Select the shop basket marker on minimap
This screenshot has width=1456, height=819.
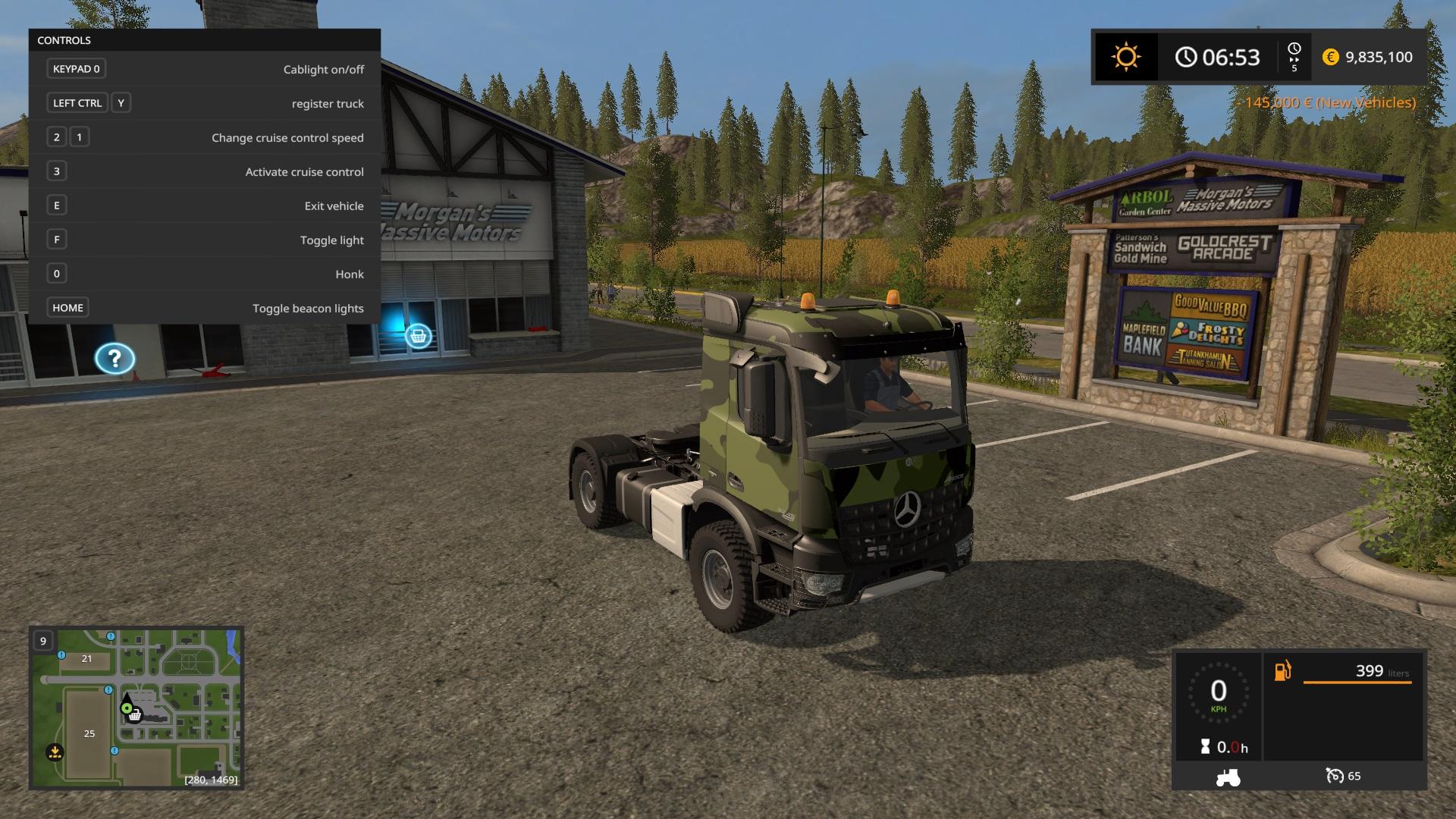tap(135, 715)
